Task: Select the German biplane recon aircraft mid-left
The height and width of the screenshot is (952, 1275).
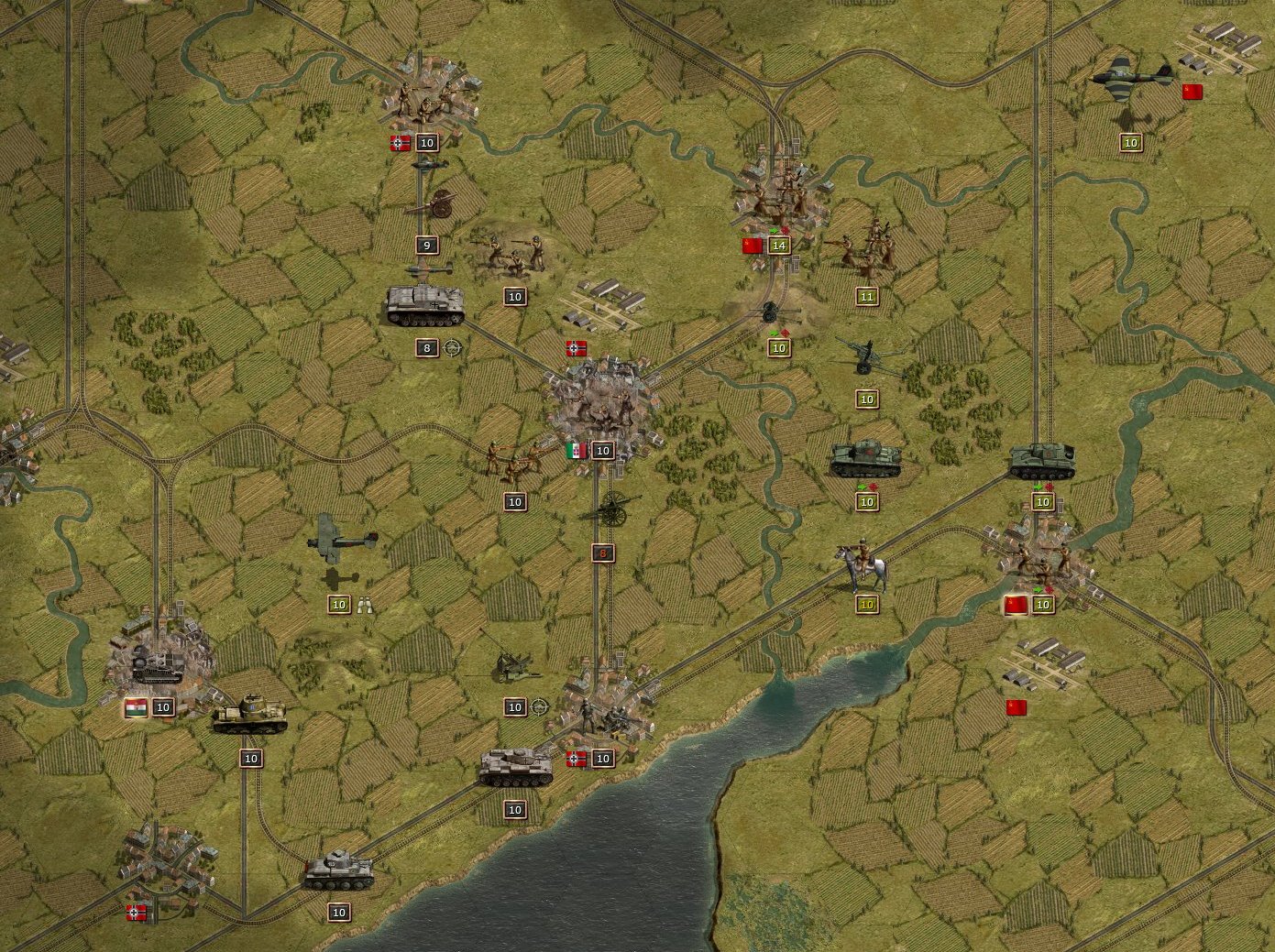Action: coord(344,541)
